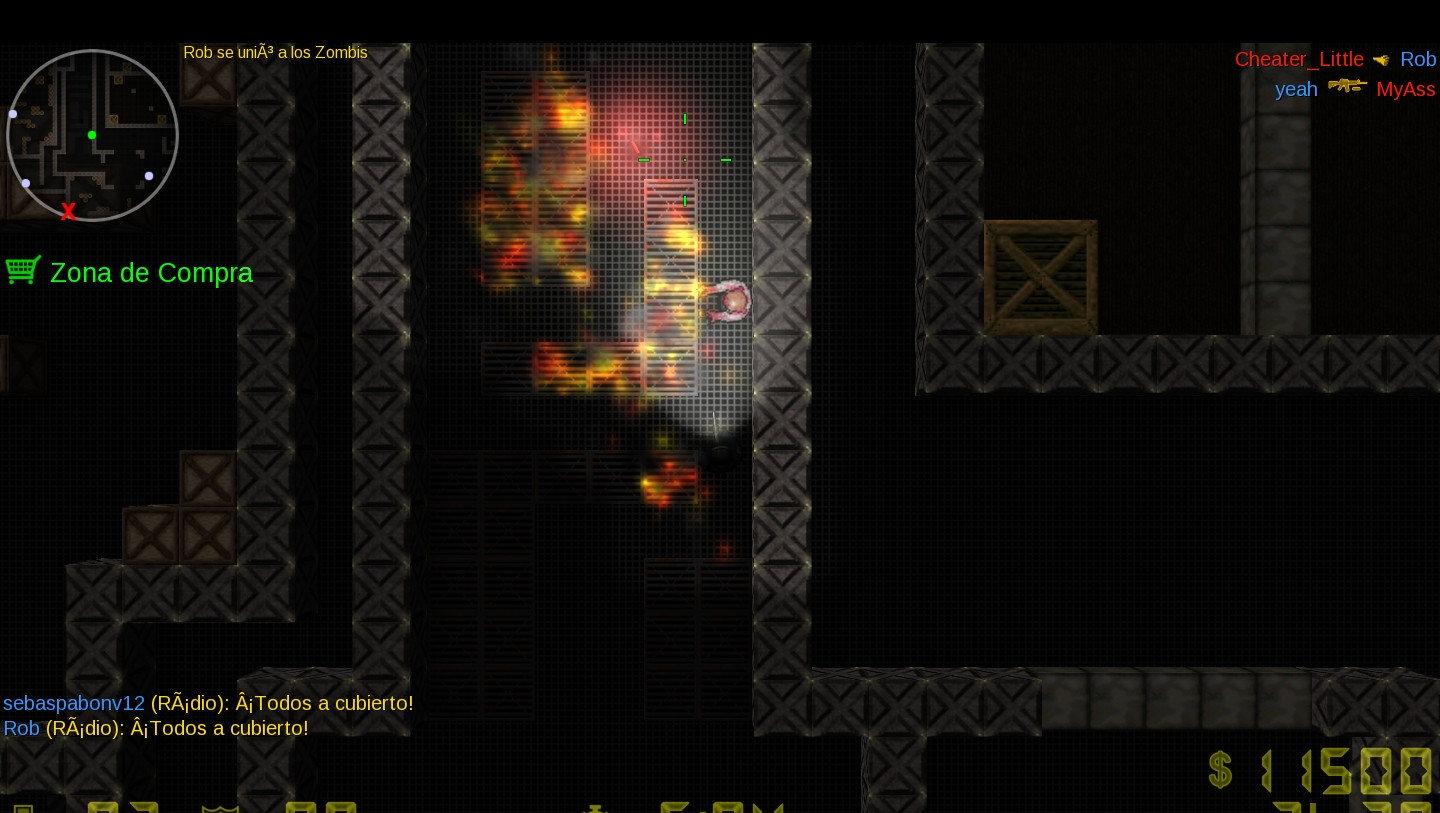Screen dimensions: 1440x813
Task: Click the green crosshair reticle
Action: point(684,158)
